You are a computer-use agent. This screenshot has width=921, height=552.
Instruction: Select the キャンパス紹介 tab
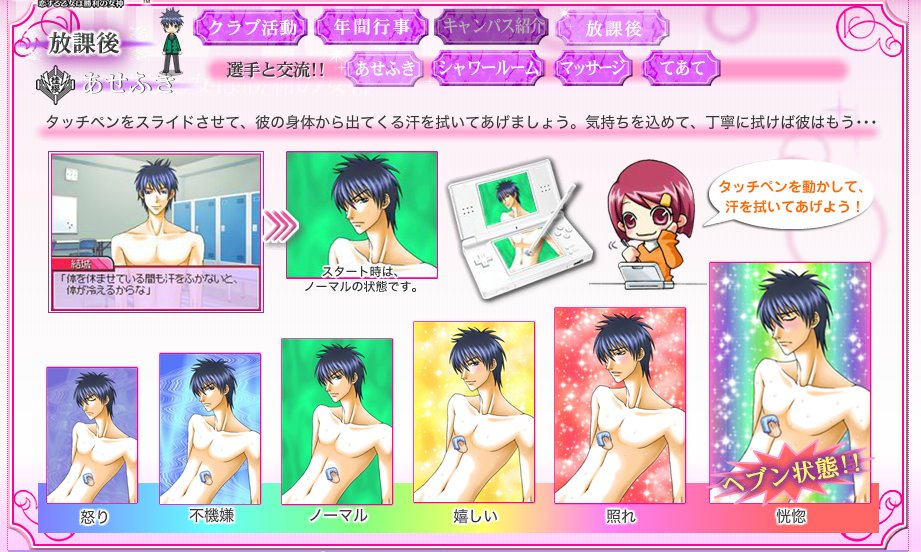coord(490,28)
